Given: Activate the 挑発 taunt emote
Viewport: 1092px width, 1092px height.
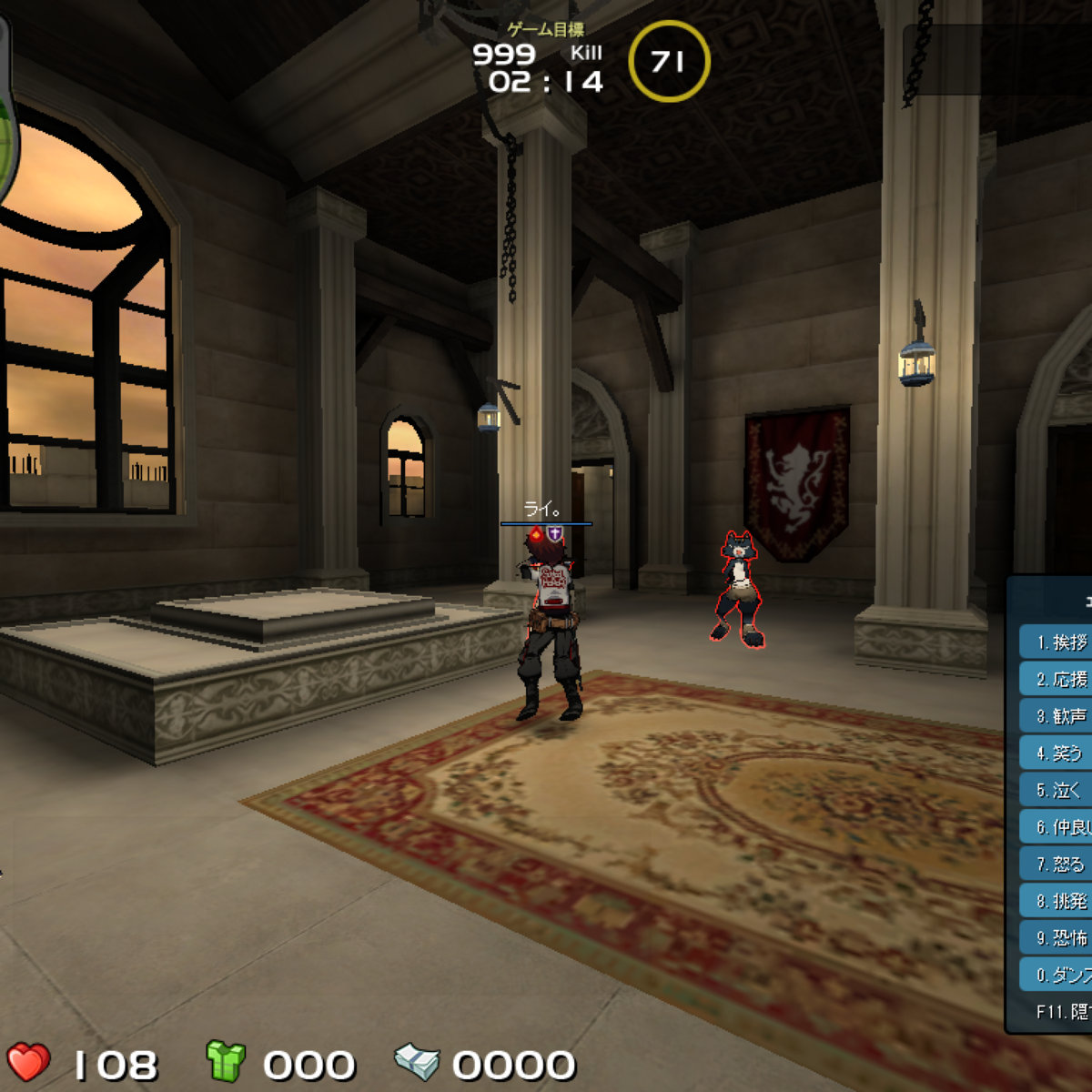Looking at the screenshot, I should [1057, 901].
